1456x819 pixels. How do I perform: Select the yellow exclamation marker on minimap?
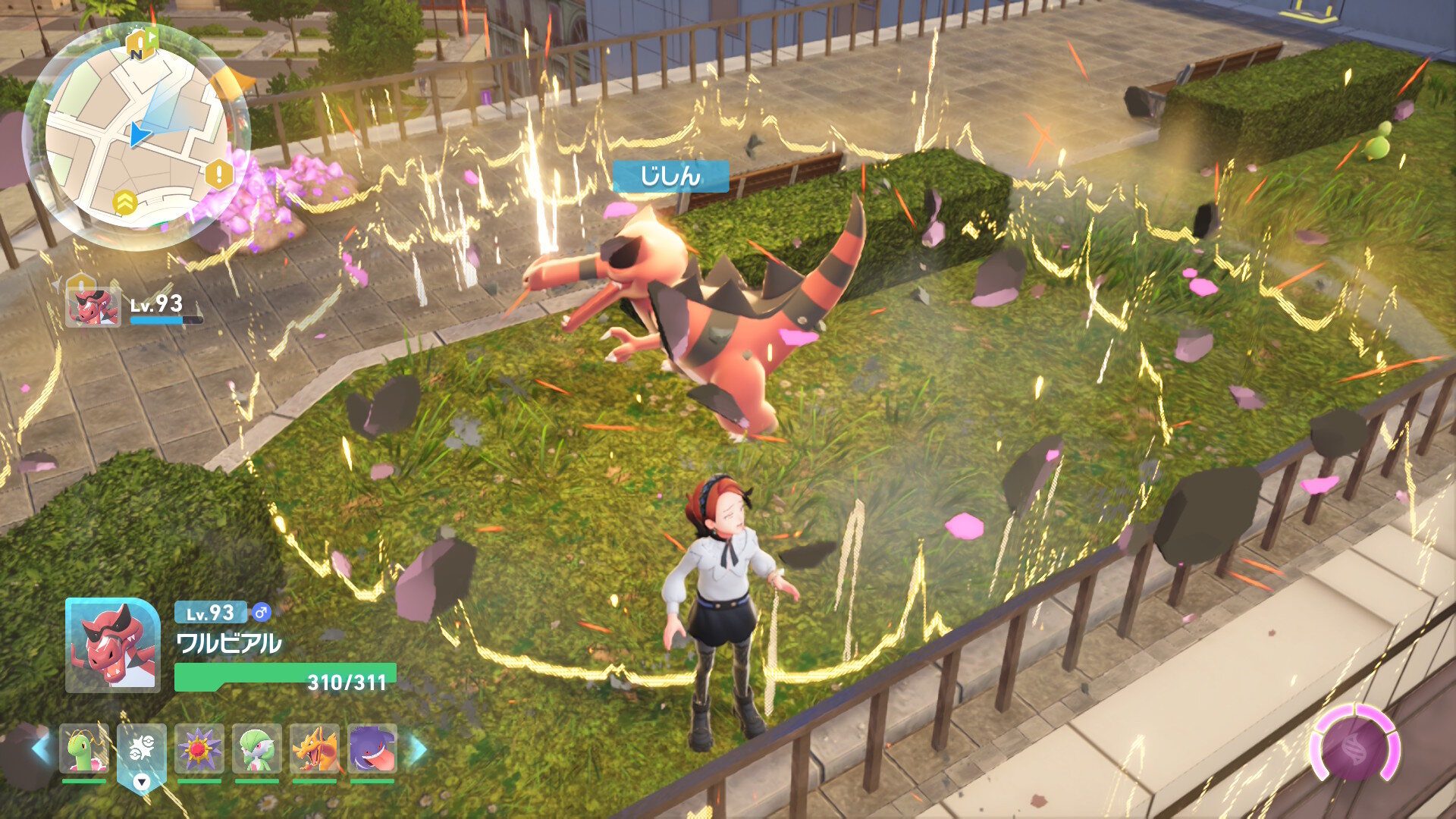click(218, 175)
